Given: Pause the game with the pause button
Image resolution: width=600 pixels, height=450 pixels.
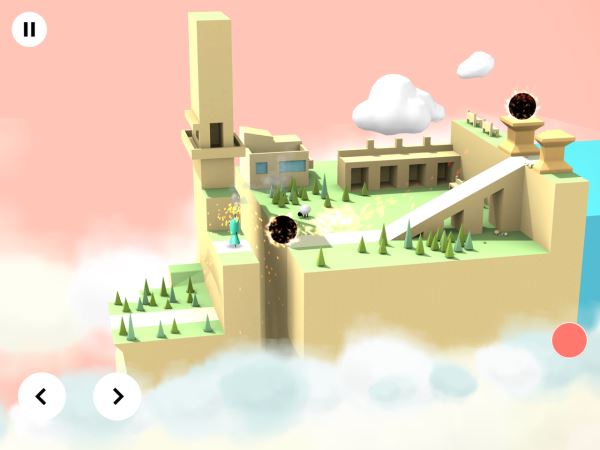Looking at the screenshot, I should coord(29,29).
